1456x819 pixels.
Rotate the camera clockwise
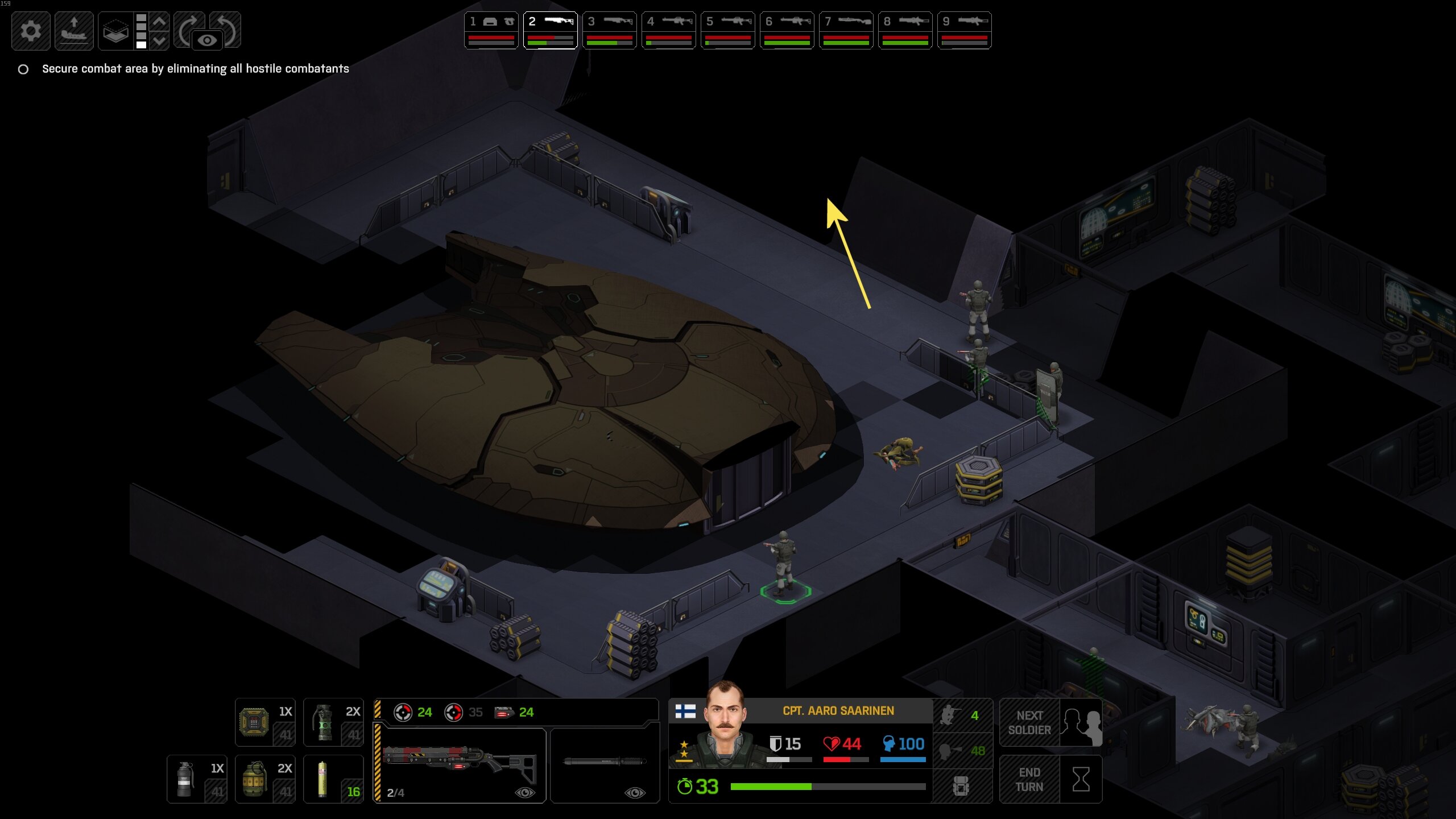pyautogui.click(x=188, y=27)
